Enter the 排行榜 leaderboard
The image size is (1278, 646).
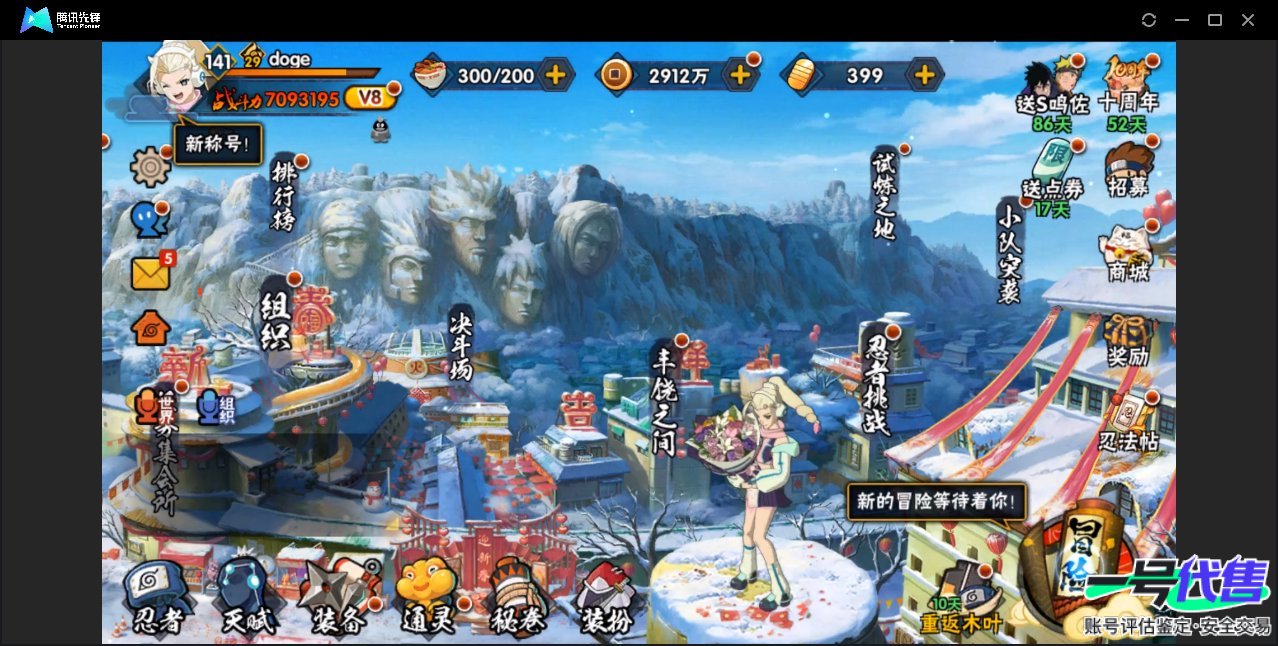[x=284, y=195]
